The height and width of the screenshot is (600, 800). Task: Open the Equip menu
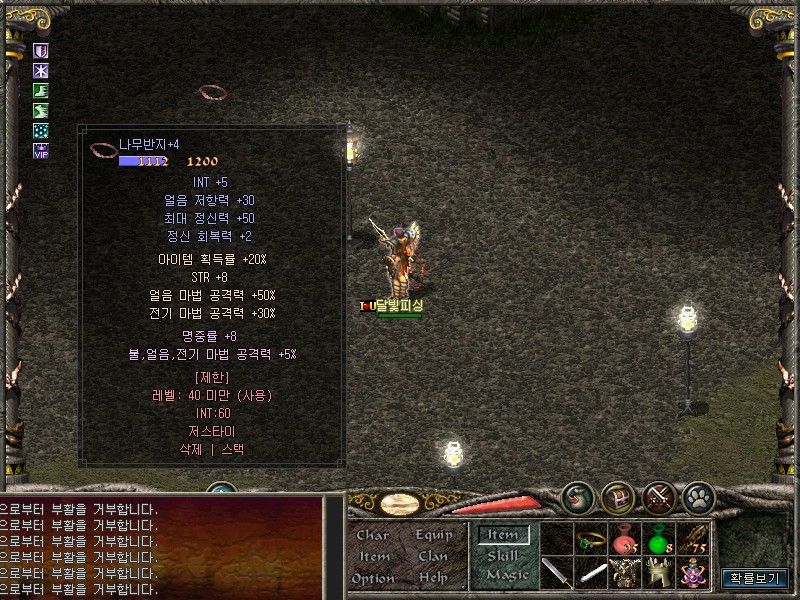(433, 535)
